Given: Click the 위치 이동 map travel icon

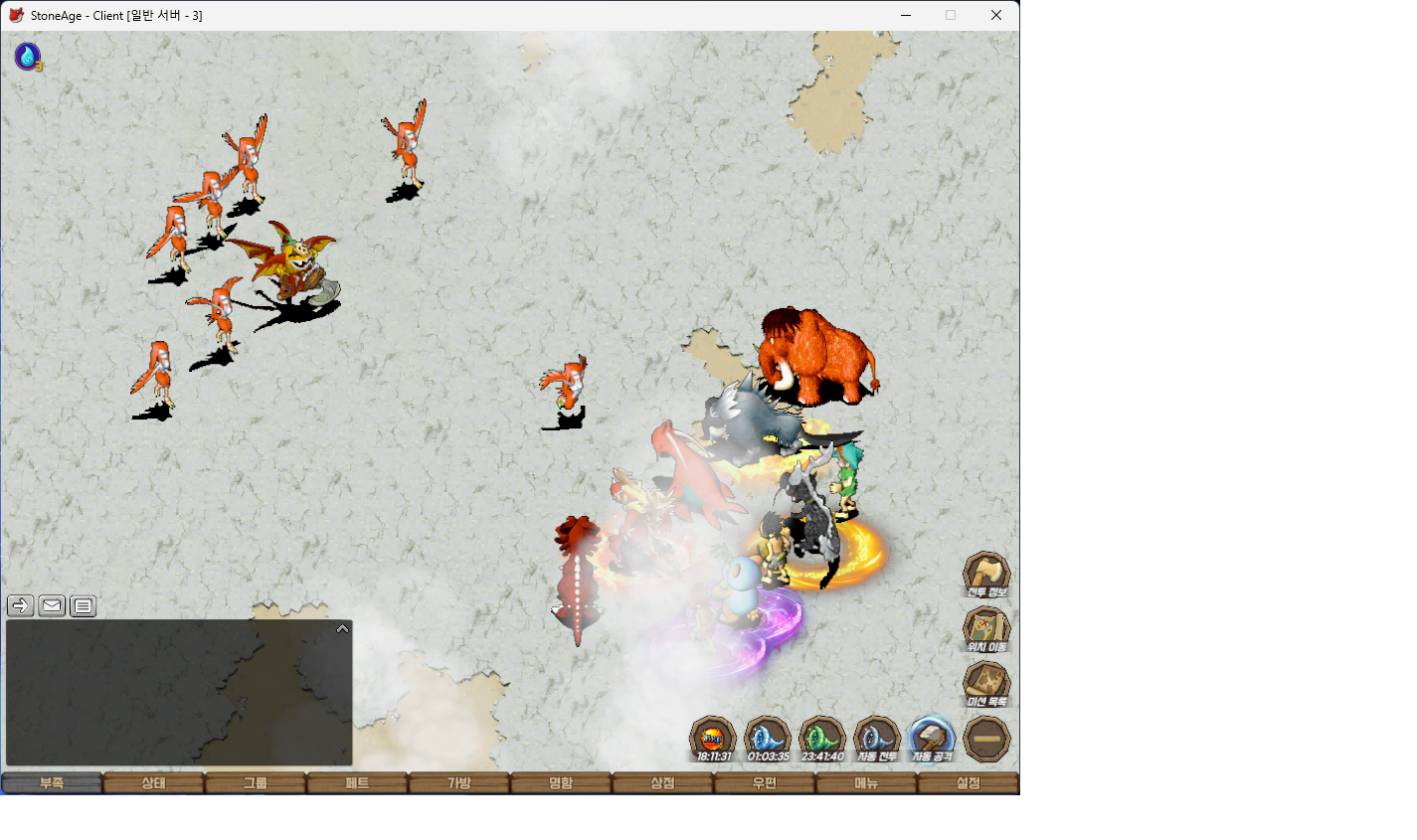Looking at the screenshot, I should [x=986, y=629].
